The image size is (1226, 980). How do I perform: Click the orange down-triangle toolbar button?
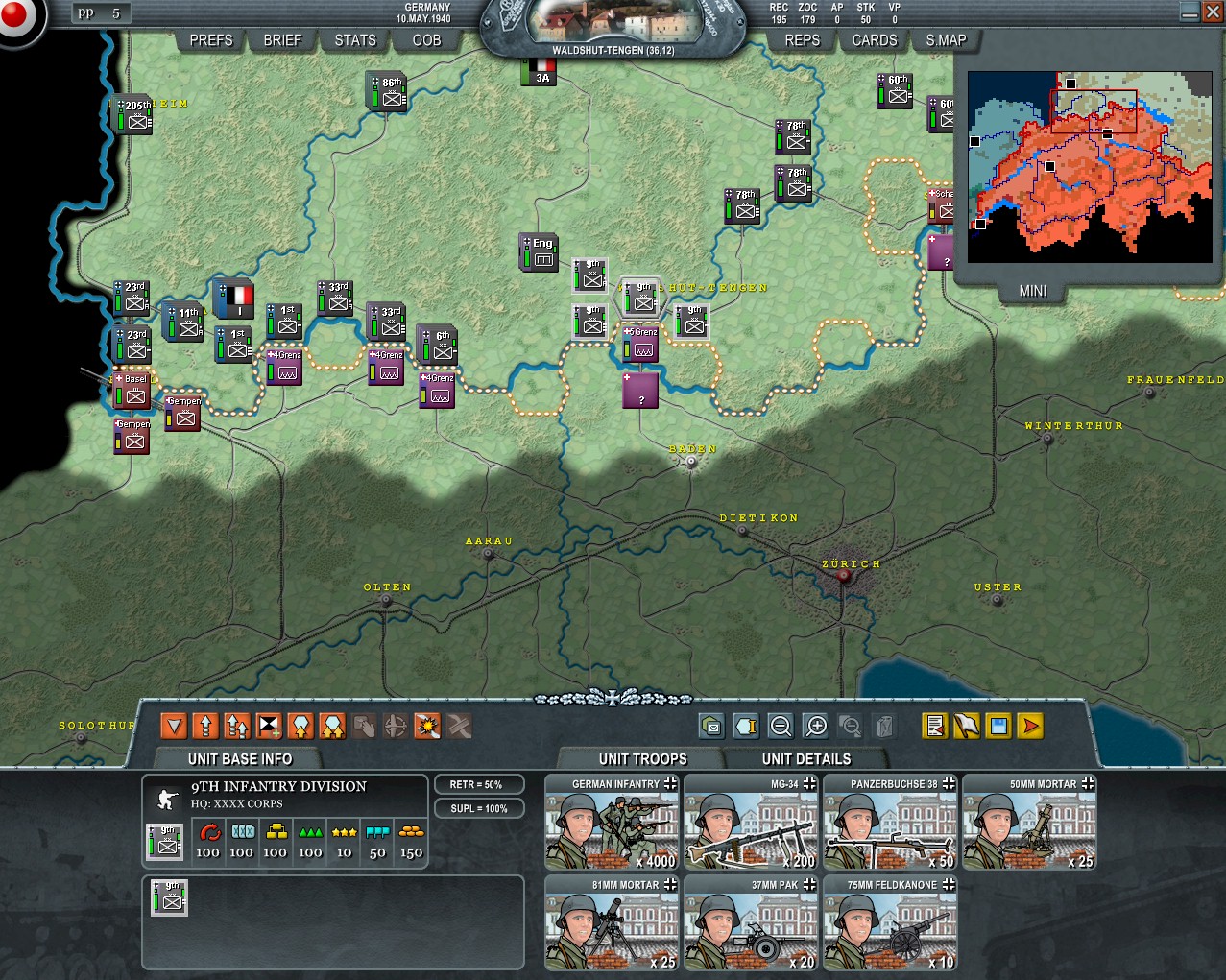click(174, 727)
